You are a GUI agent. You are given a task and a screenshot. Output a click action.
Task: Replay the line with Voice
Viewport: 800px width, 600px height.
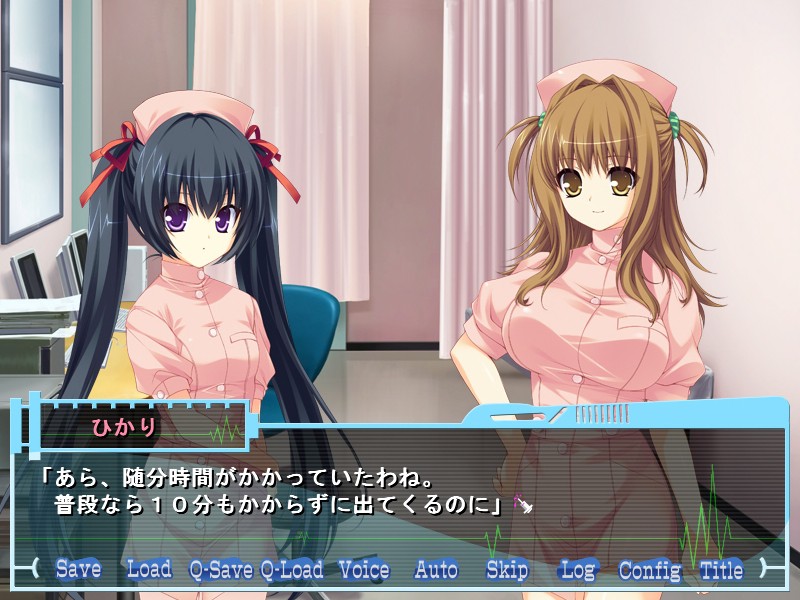(364, 570)
